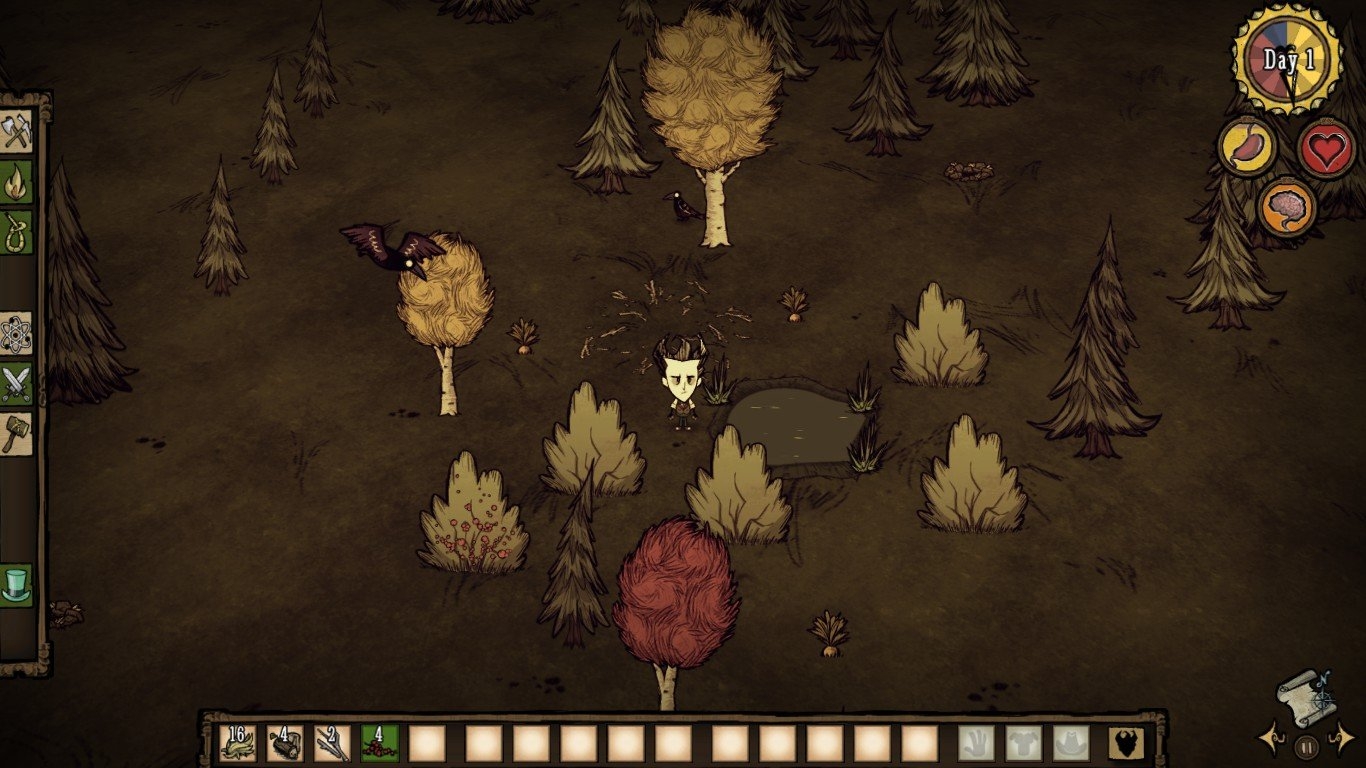Select the empty body armor equipment slot
Viewport: 1366px width, 768px height.
[x=1024, y=743]
